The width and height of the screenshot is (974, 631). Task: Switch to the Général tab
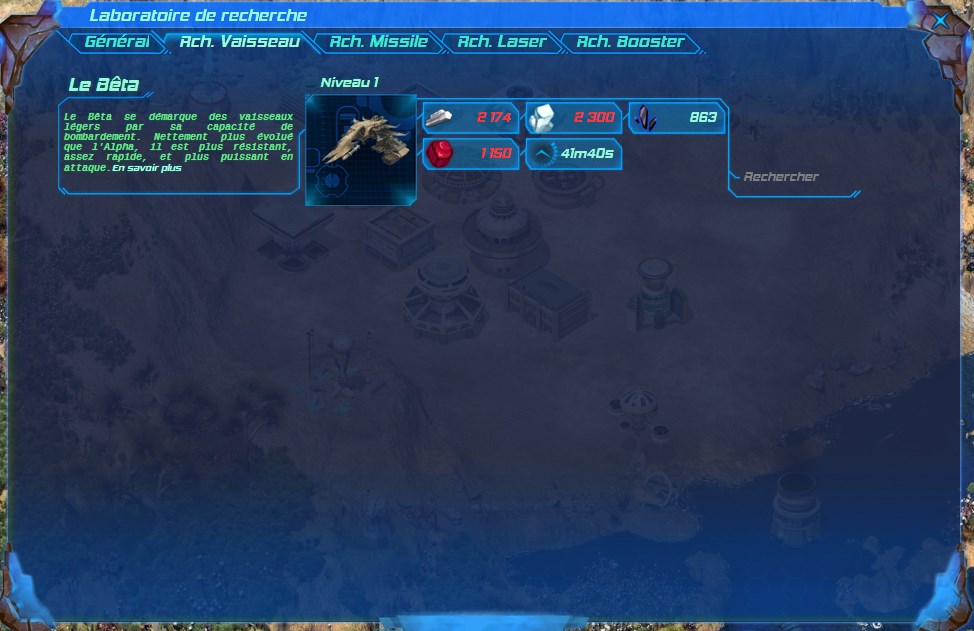click(x=117, y=42)
